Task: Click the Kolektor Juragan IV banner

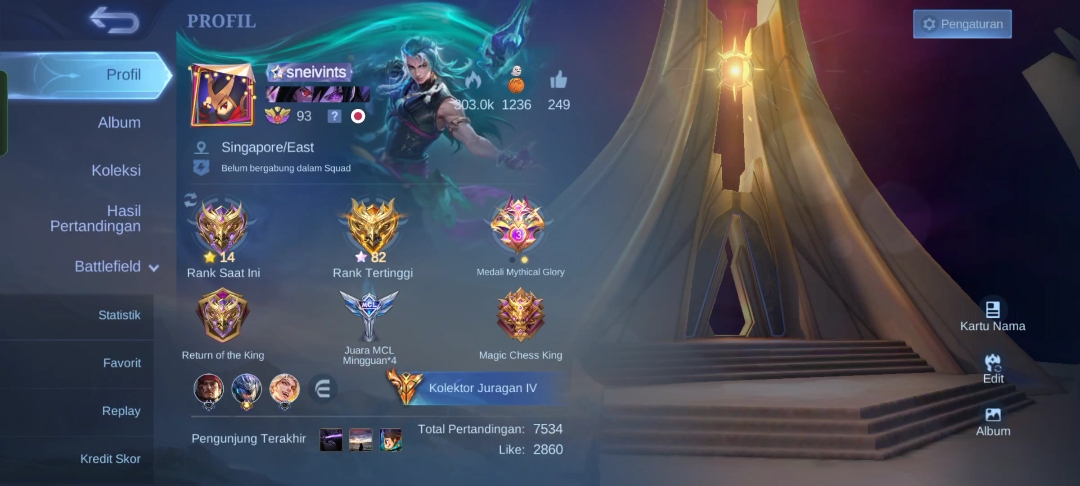Action: point(470,388)
